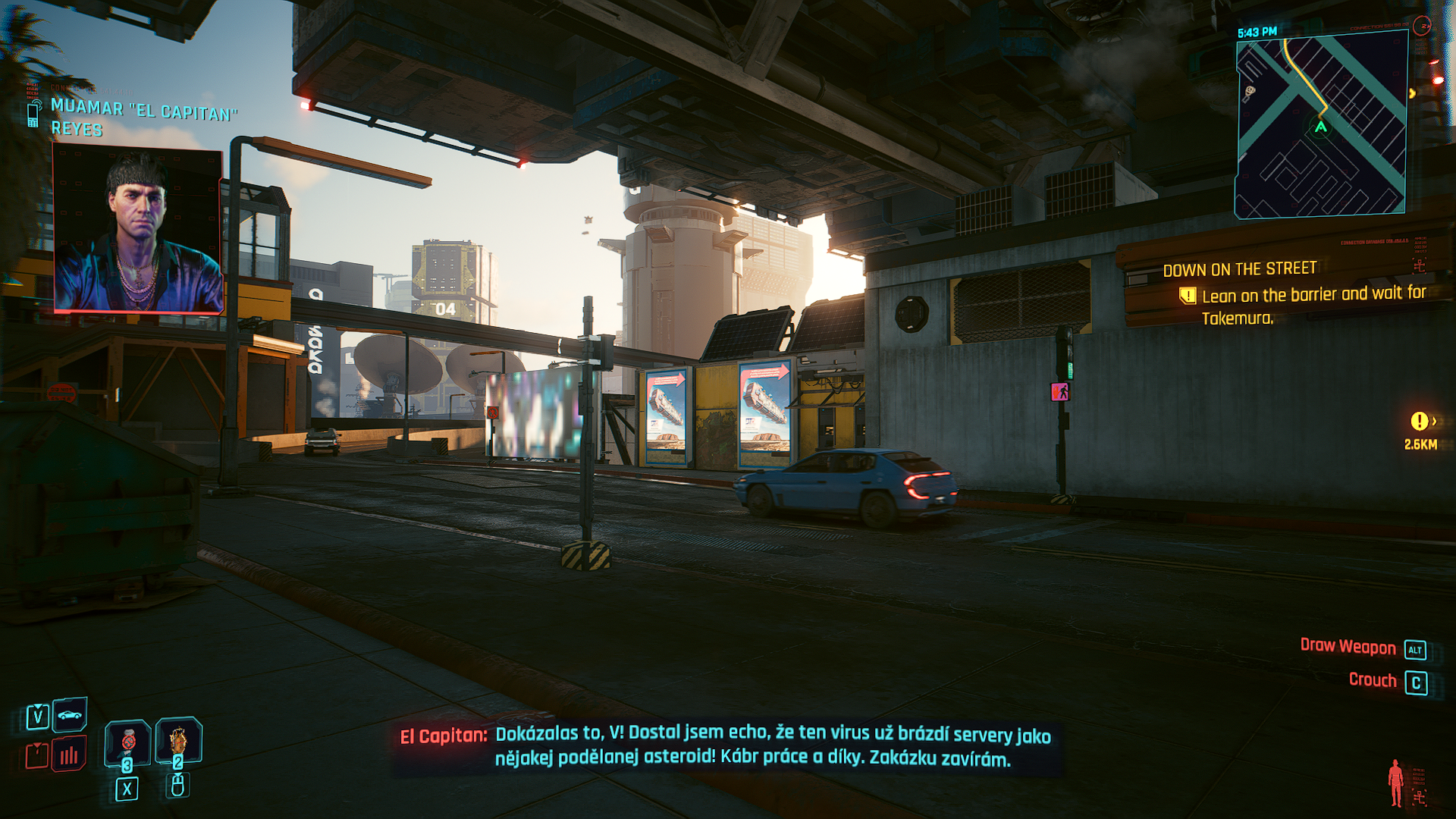The image size is (1456, 819).
Task: Click the skull marker on the minimap
Action: (x=1249, y=93)
